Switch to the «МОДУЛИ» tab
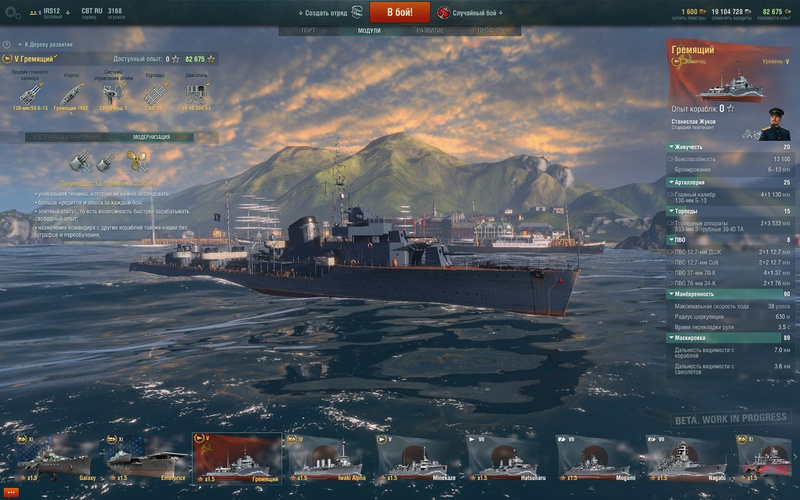Image resolution: width=800 pixels, height=500 pixels. 369,31
